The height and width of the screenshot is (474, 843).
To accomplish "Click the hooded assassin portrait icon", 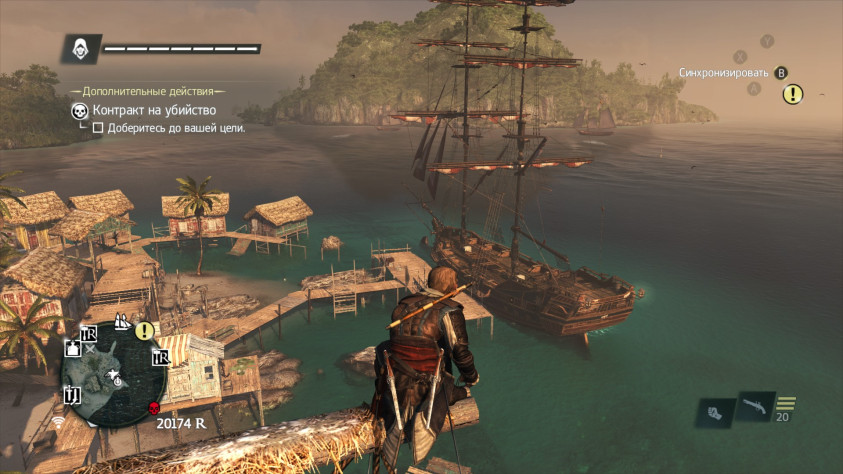I will 78,48.
